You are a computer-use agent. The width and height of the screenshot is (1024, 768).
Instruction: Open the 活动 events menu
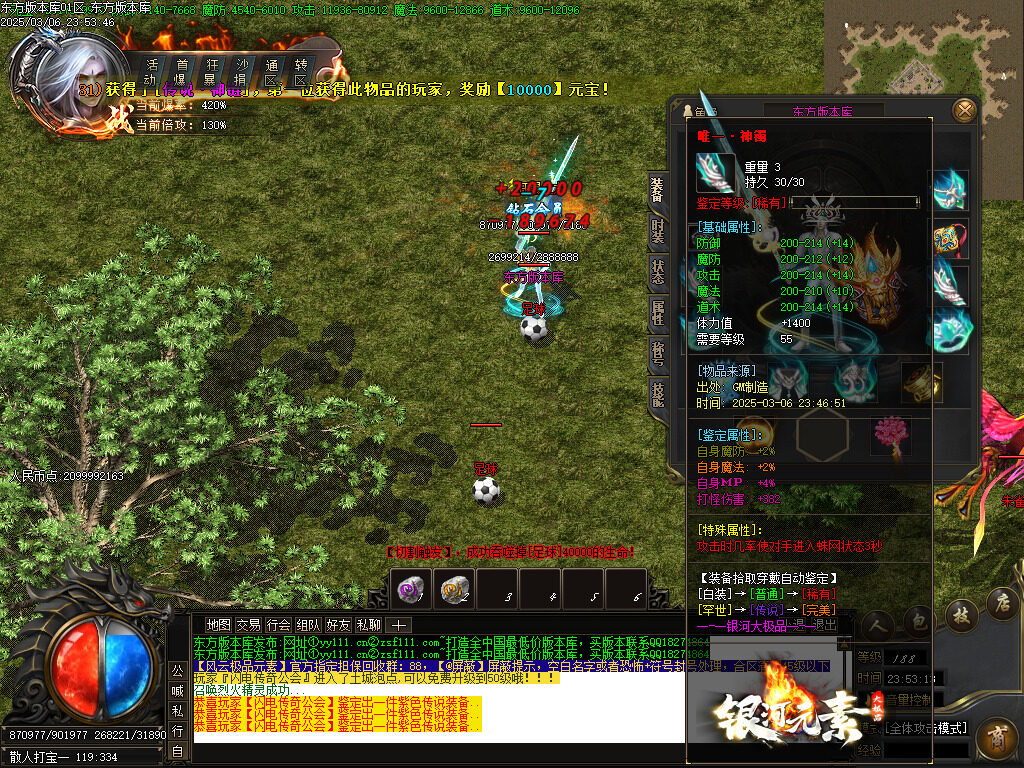tap(151, 72)
